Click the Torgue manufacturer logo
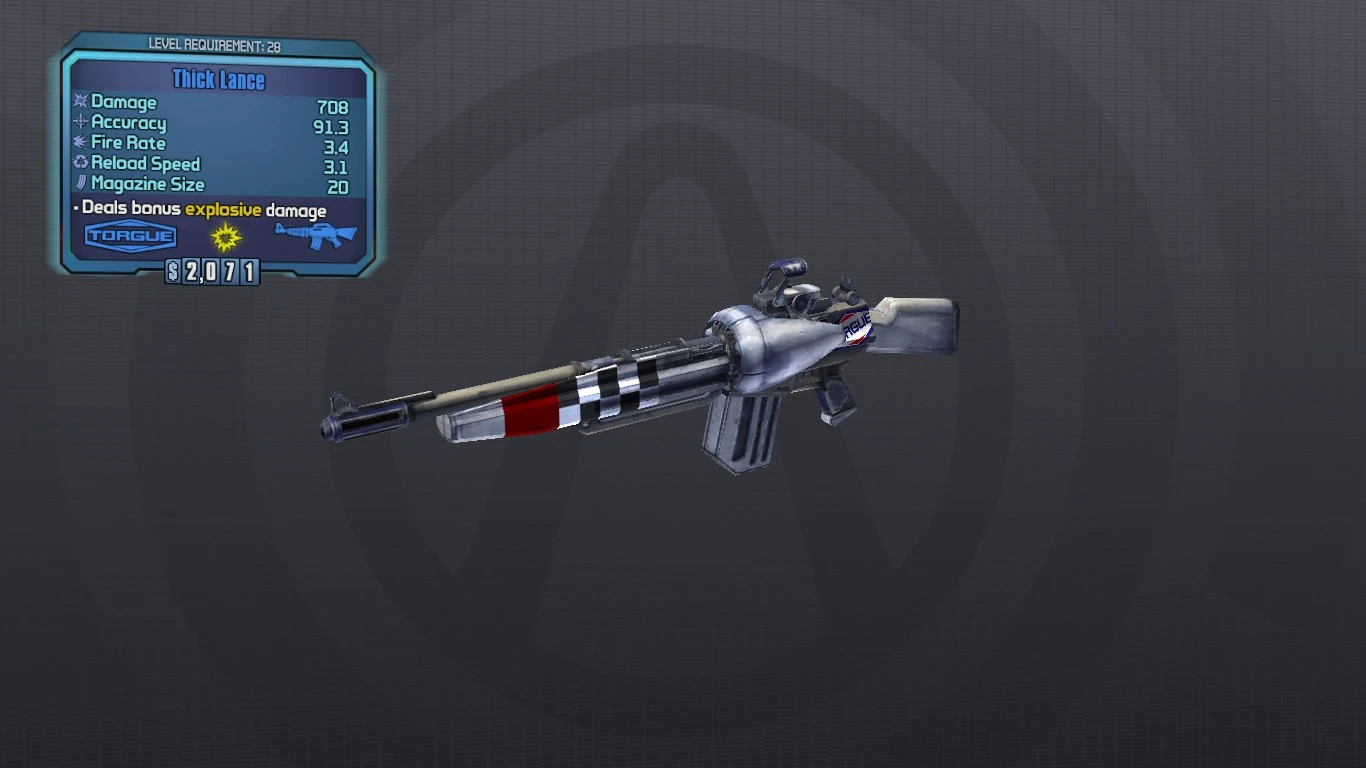The height and width of the screenshot is (768, 1366). pyautogui.click(x=130, y=237)
